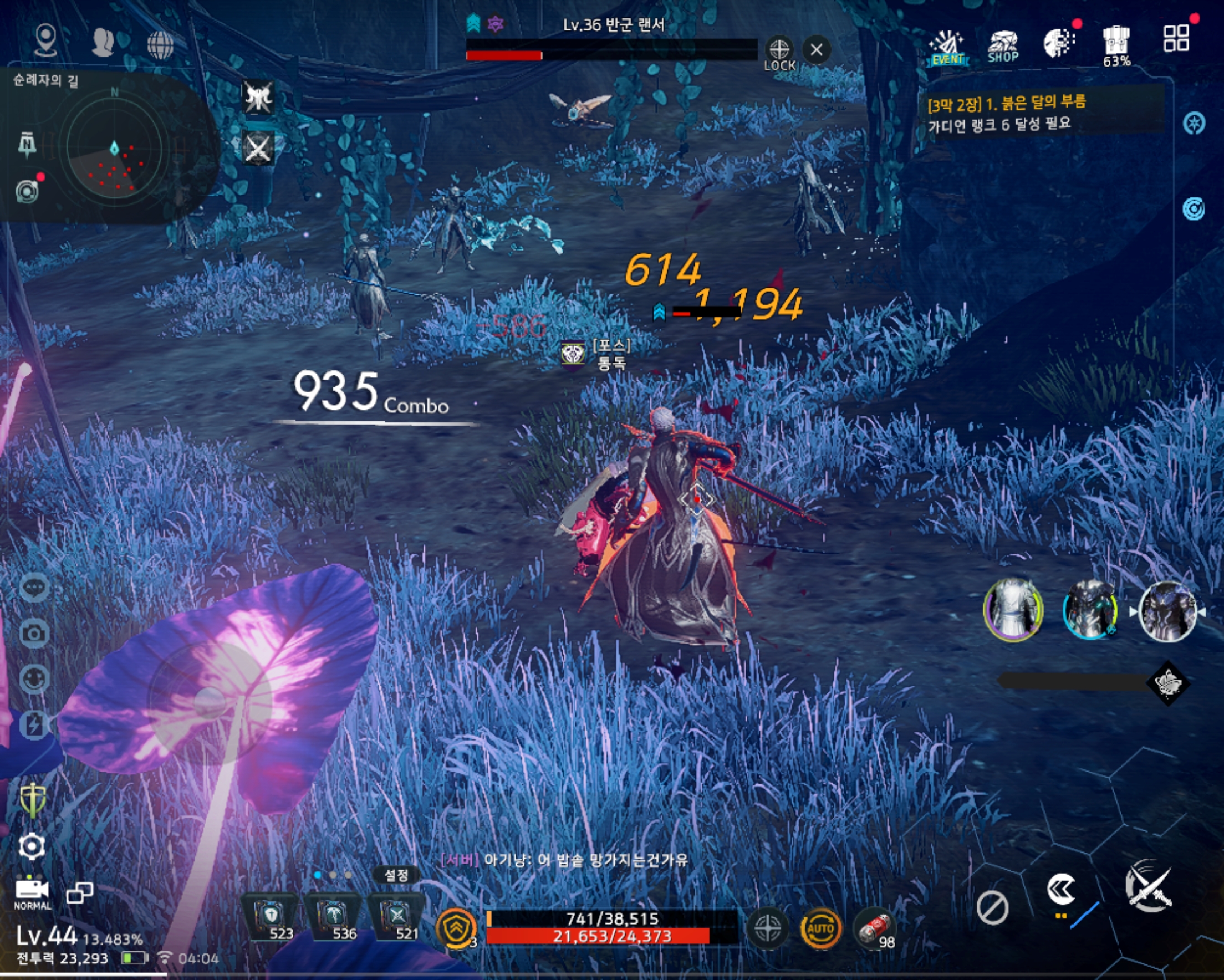Open the SHOP icon
Viewport: 1224px width, 980px height.
point(1003,47)
